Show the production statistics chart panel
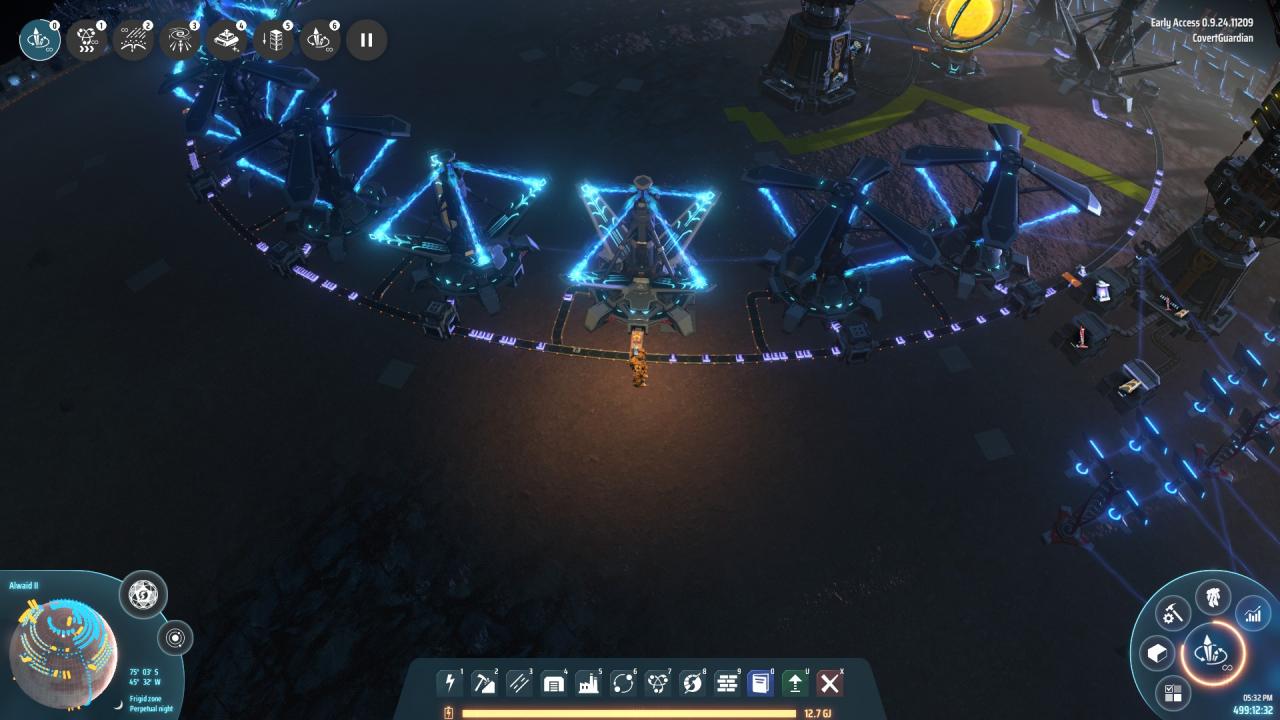 point(1252,615)
